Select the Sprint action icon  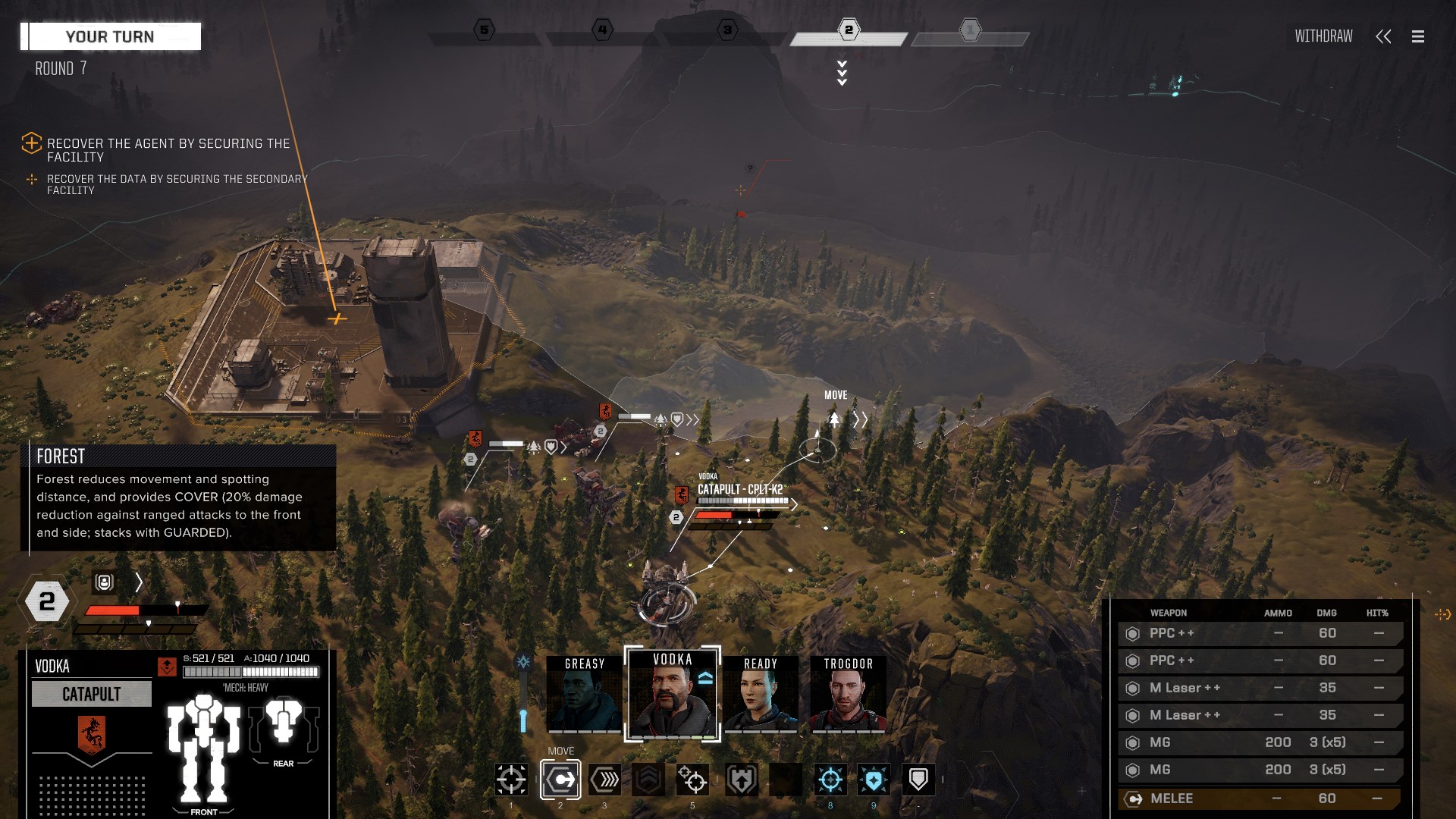(x=604, y=780)
